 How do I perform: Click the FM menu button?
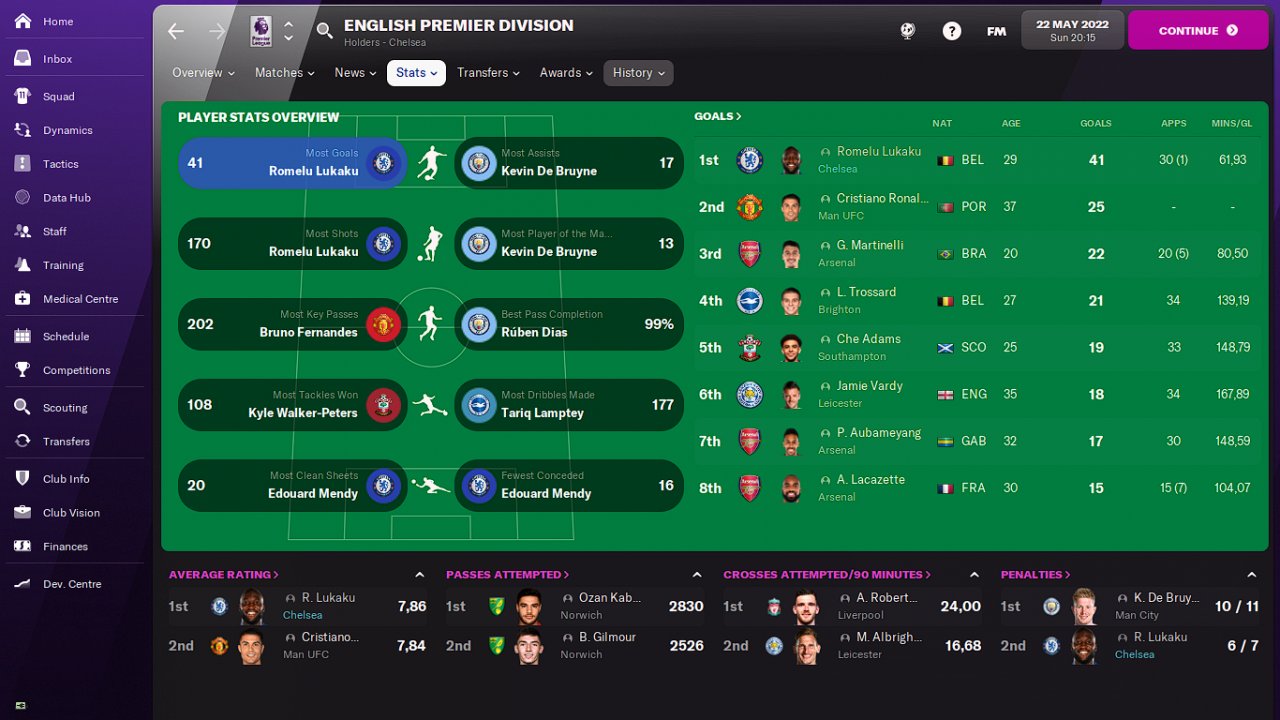(996, 31)
